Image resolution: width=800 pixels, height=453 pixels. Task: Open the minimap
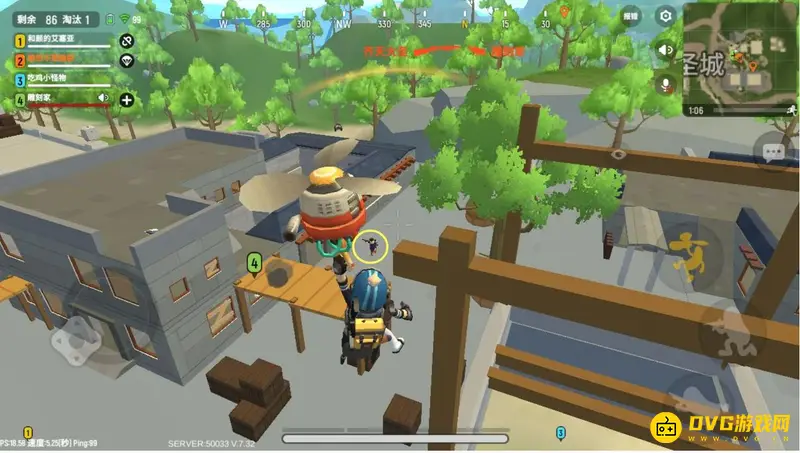(x=741, y=58)
